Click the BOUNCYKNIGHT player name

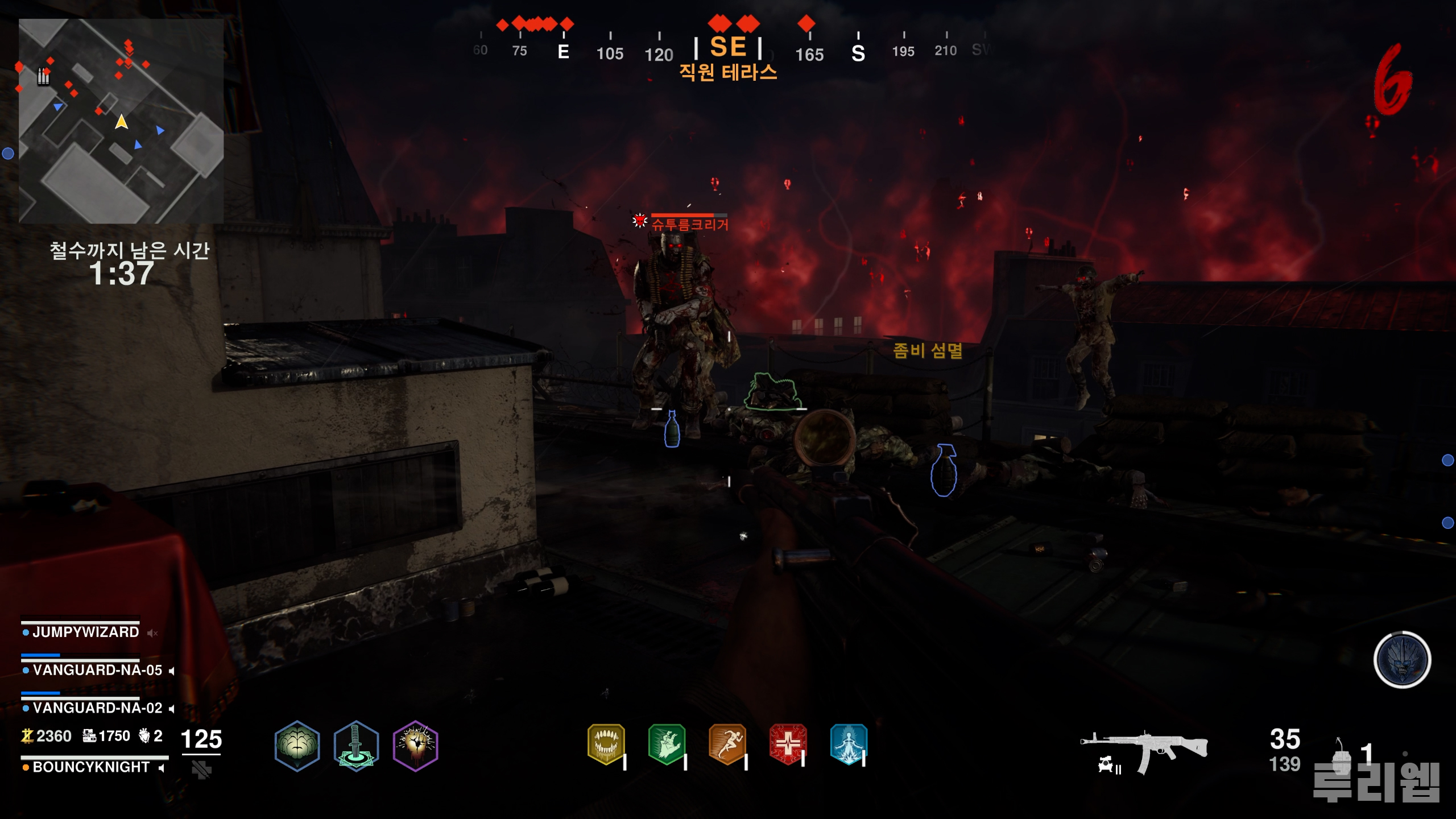tap(91, 767)
